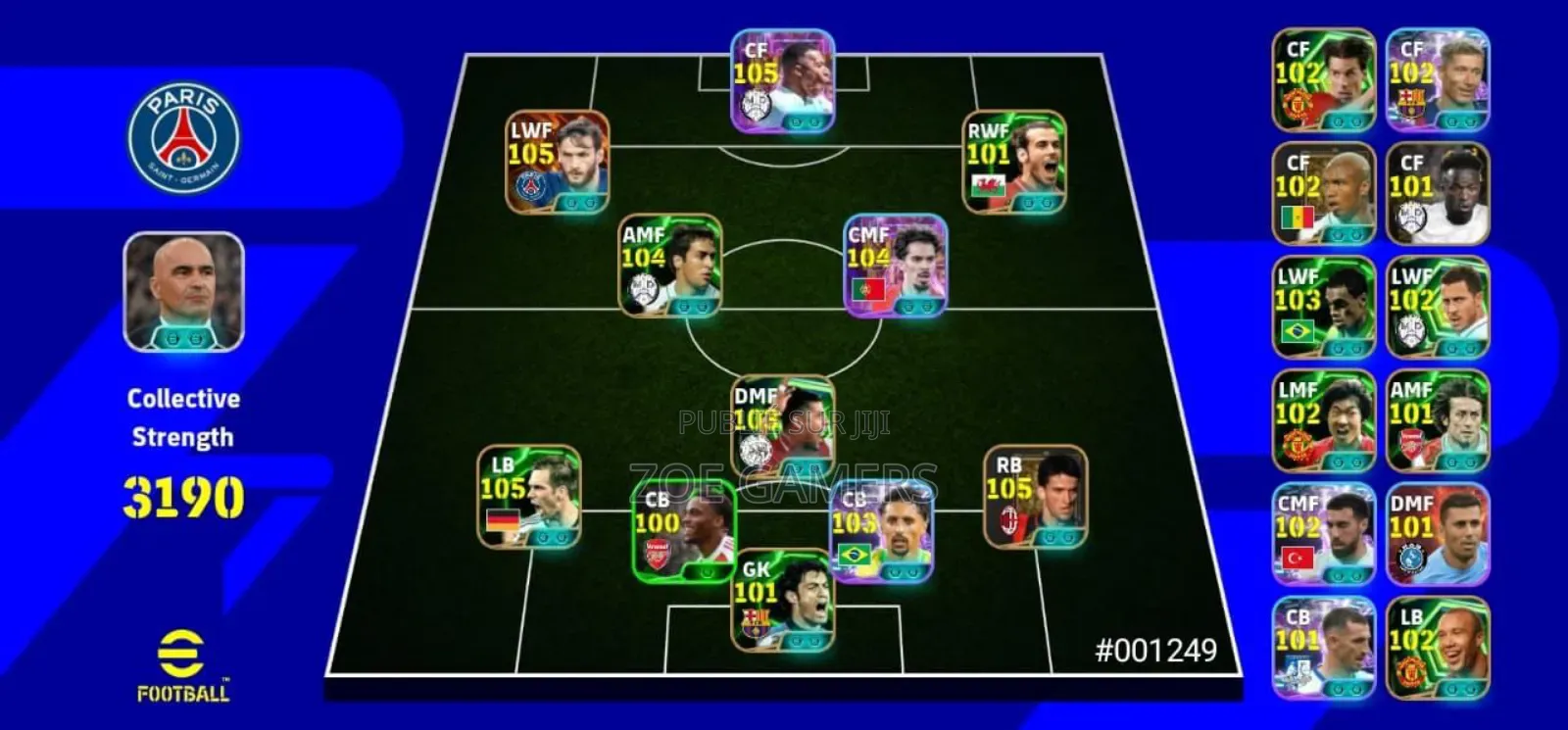Choose the substitute CMF 102 Turkey card
This screenshot has width=1568, height=730.
pyautogui.click(x=1324, y=534)
